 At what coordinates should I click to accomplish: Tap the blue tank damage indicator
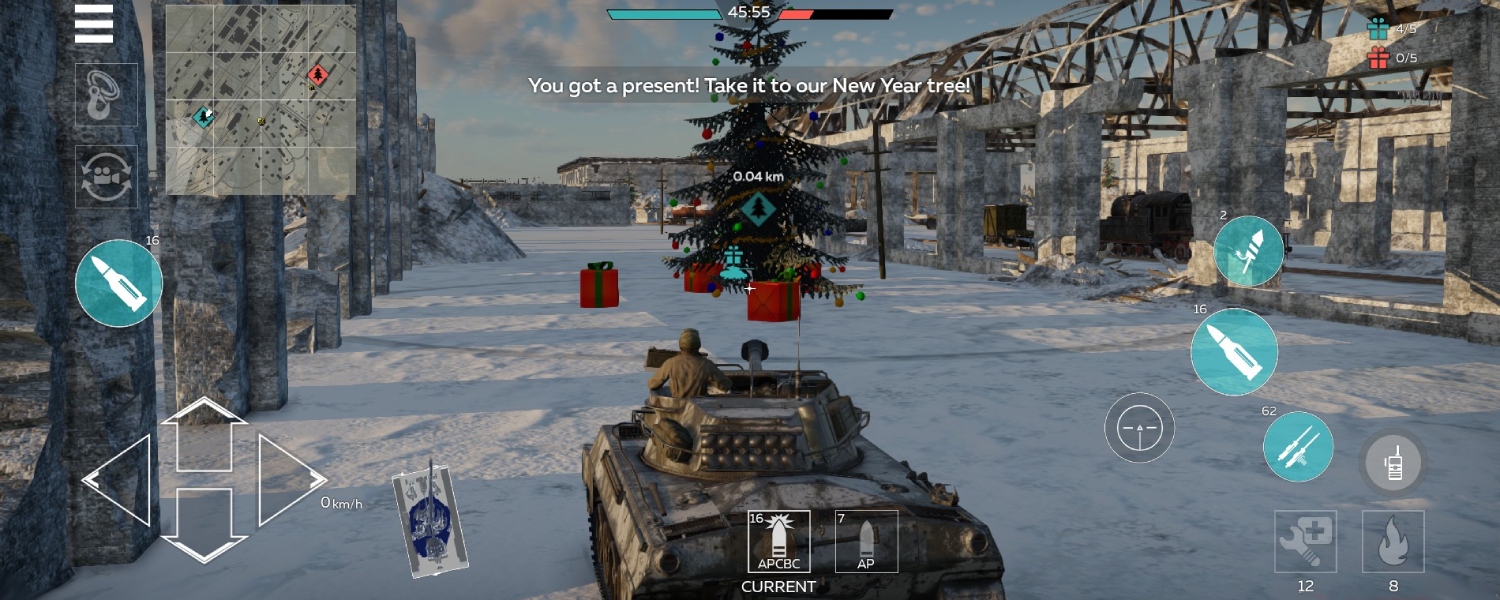pos(430,518)
